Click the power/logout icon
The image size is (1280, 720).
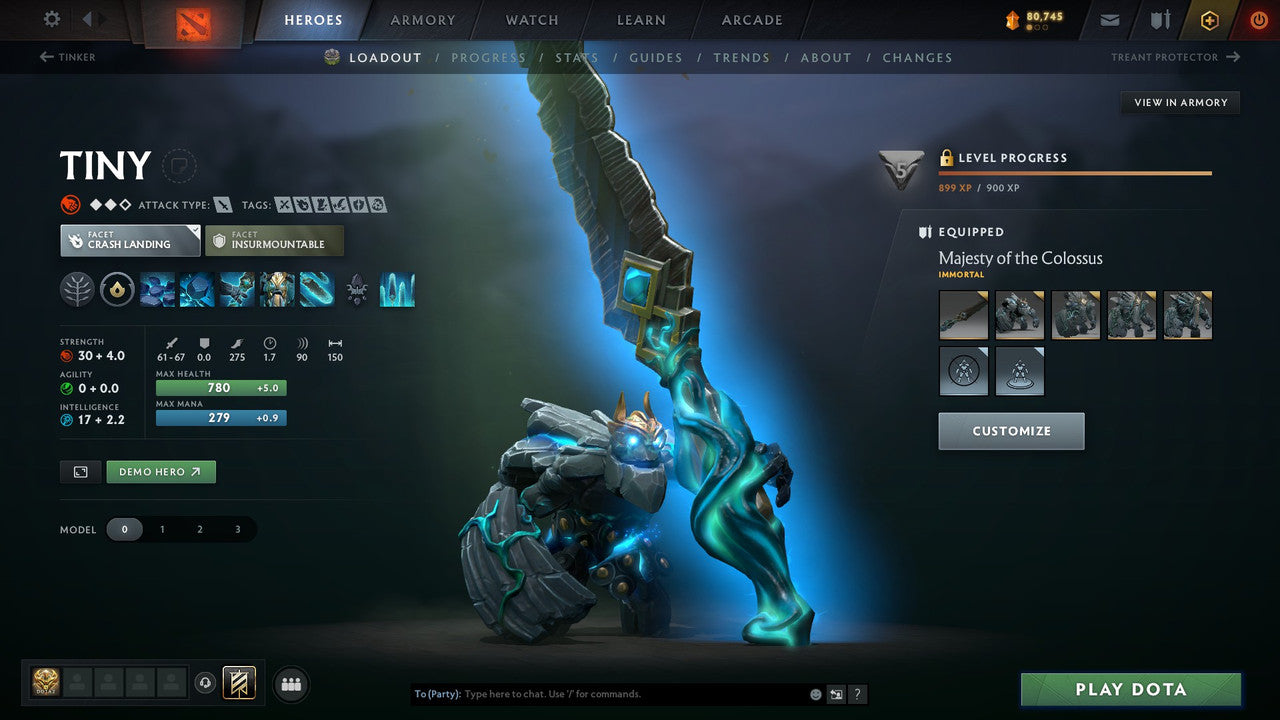pyautogui.click(x=1259, y=20)
